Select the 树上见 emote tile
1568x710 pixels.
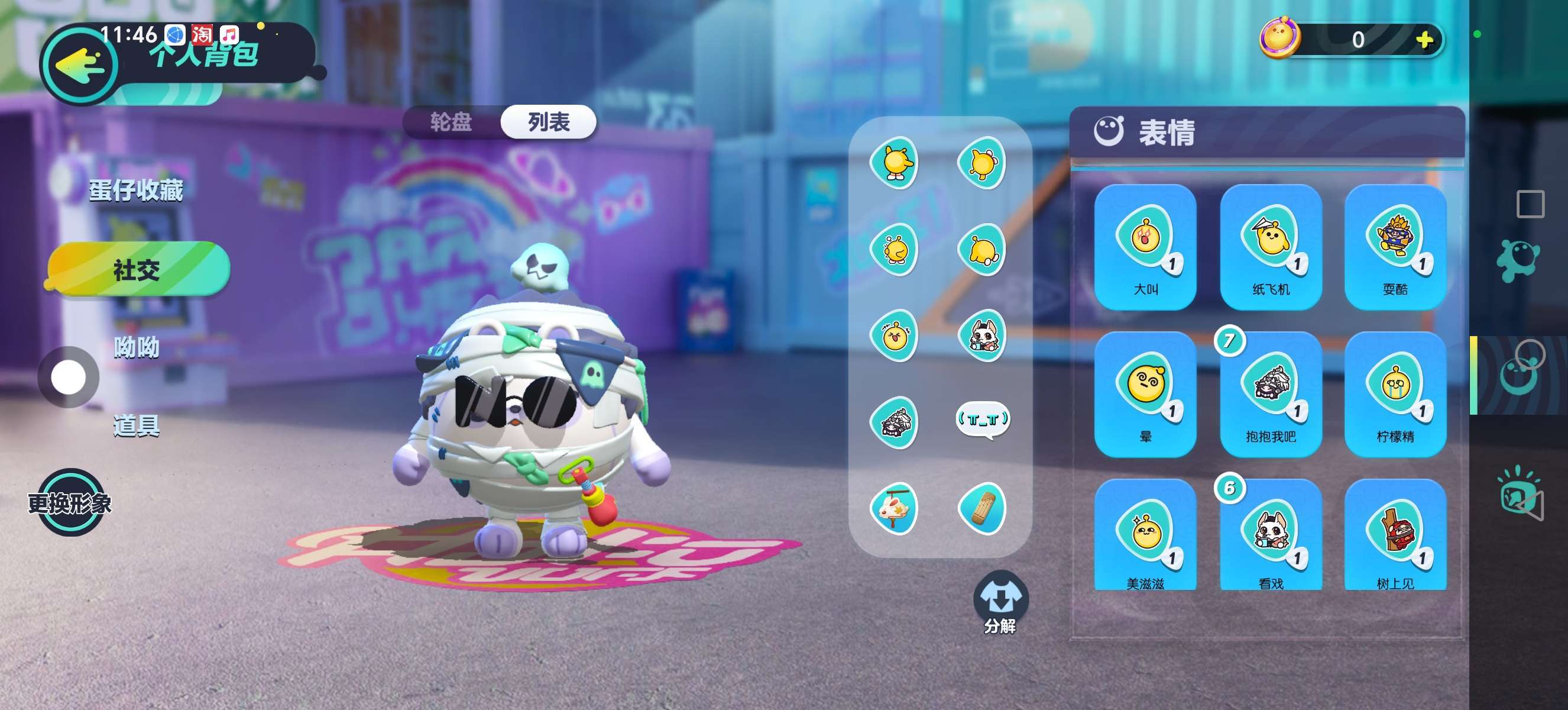[x=1395, y=536]
